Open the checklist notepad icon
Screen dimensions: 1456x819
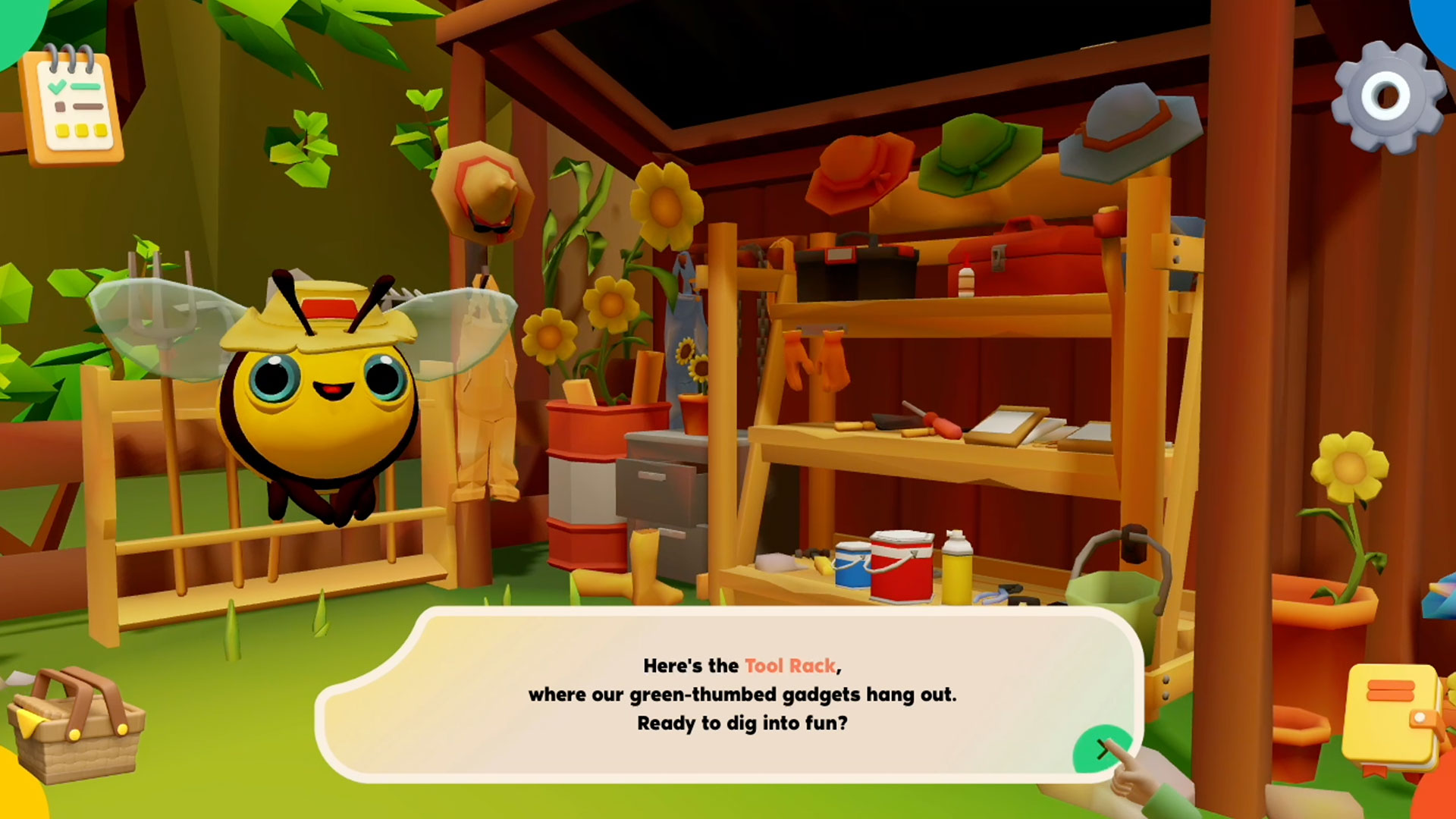click(73, 106)
